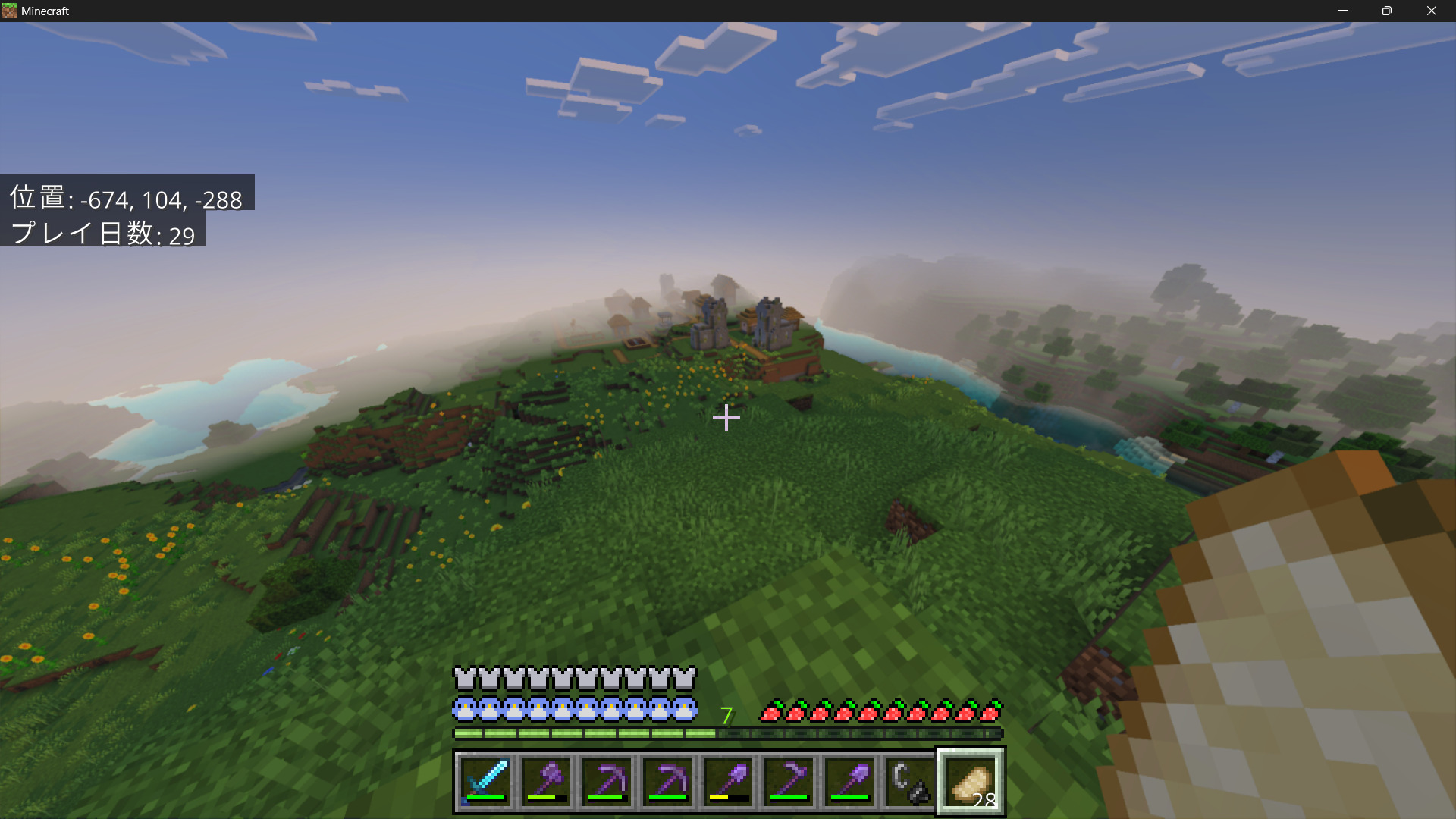
Task: Select the shovel with yellow durability bar
Action: coord(728,780)
